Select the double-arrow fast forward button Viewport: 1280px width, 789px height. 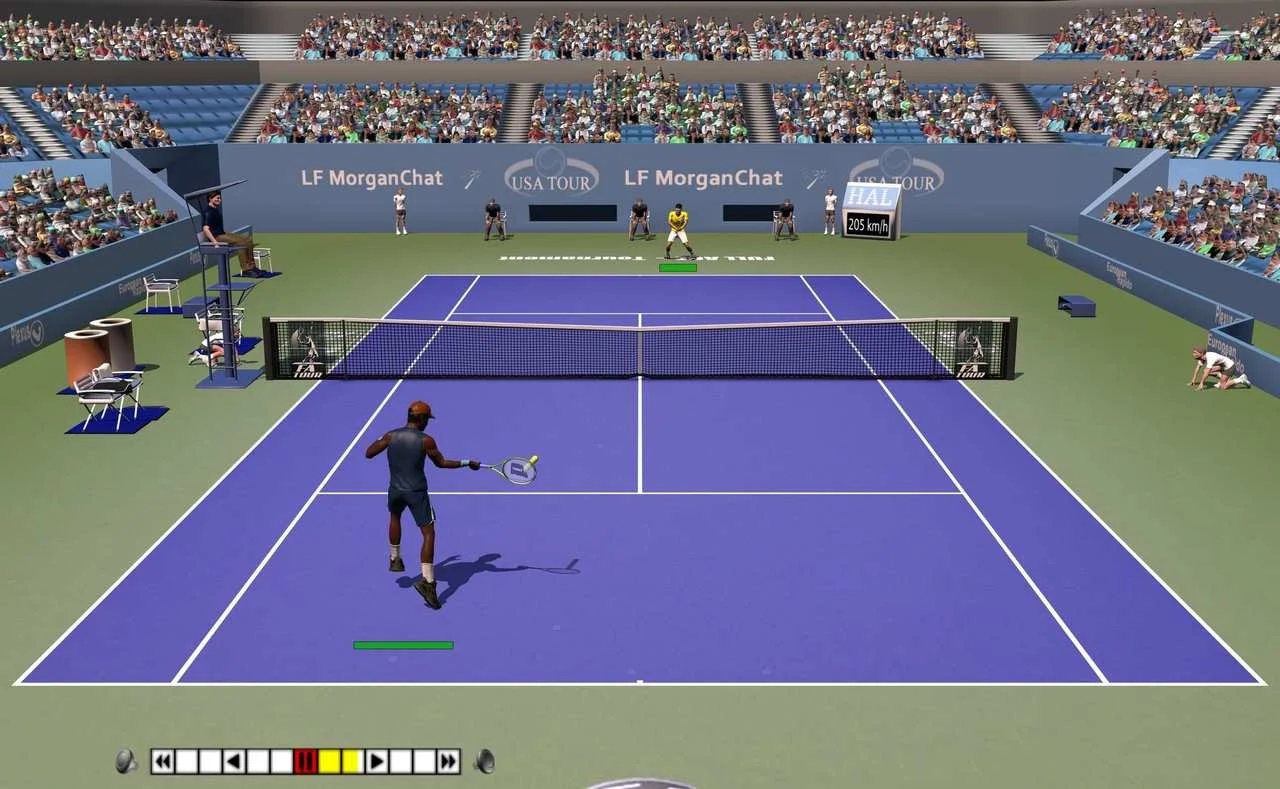click(449, 762)
